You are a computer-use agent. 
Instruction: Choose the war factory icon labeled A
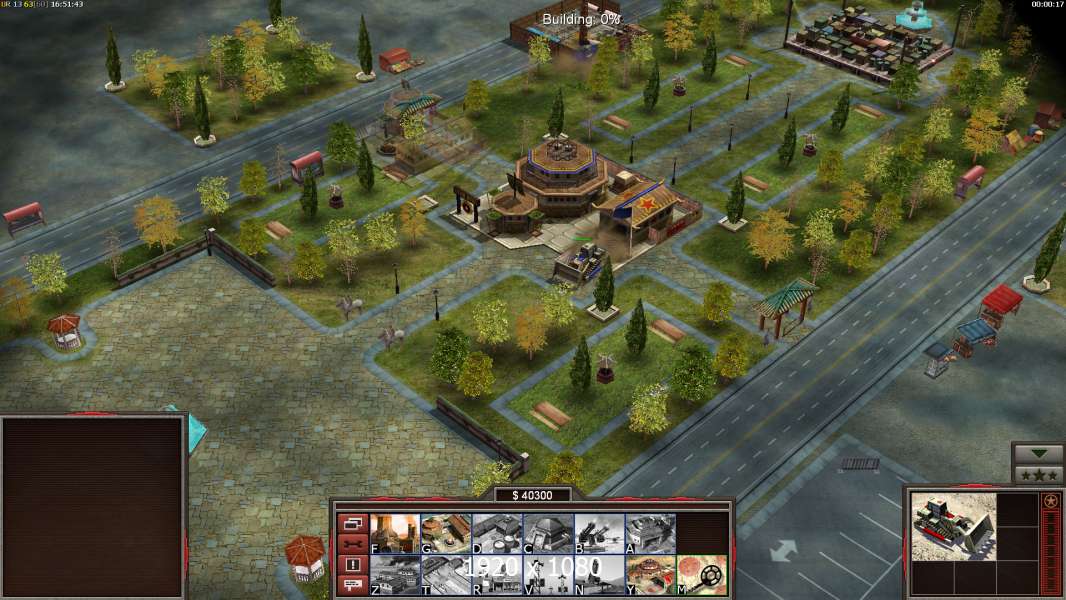click(650, 534)
